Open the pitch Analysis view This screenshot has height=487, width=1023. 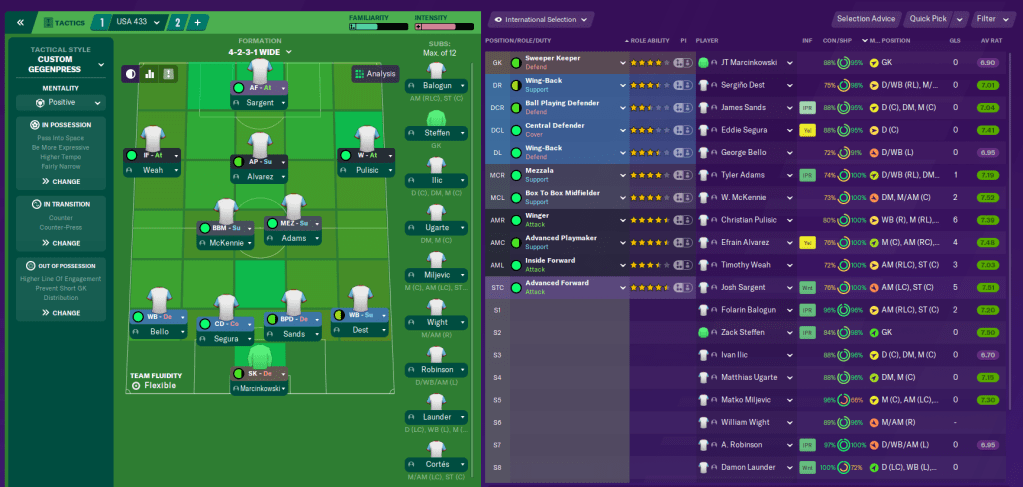click(x=375, y=73)
